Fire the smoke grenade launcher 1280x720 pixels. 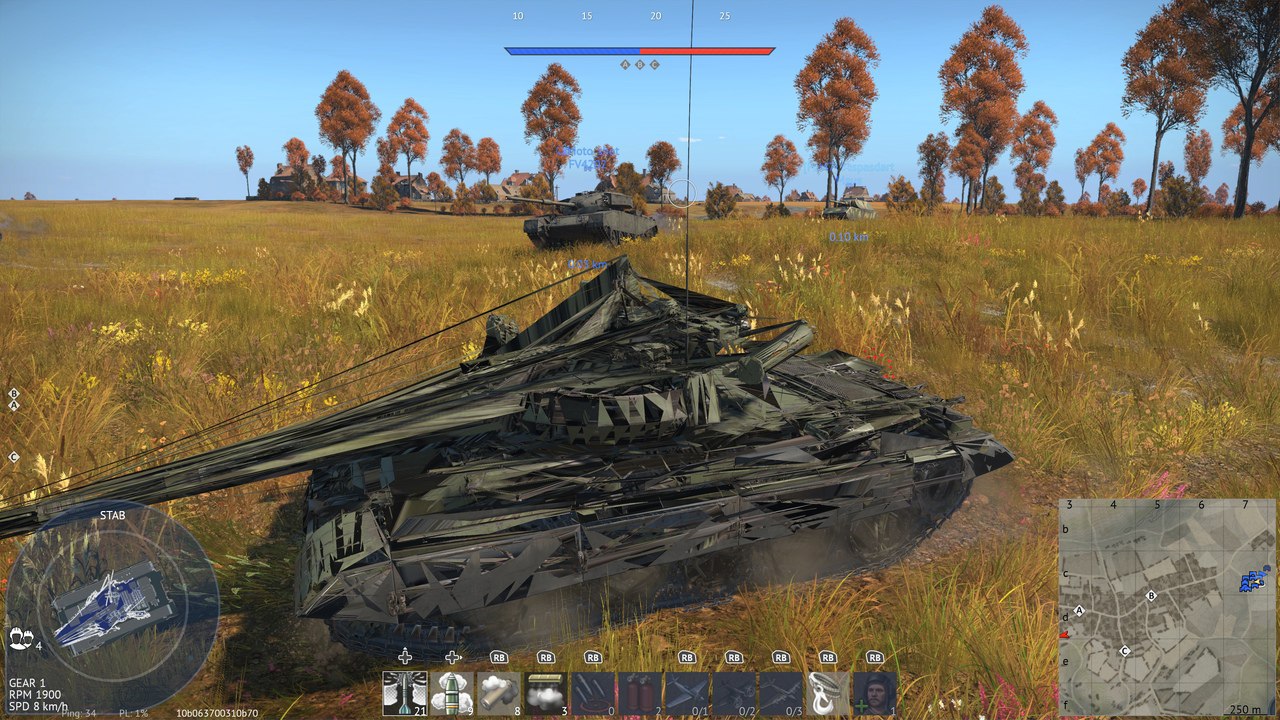pos(499,692)
